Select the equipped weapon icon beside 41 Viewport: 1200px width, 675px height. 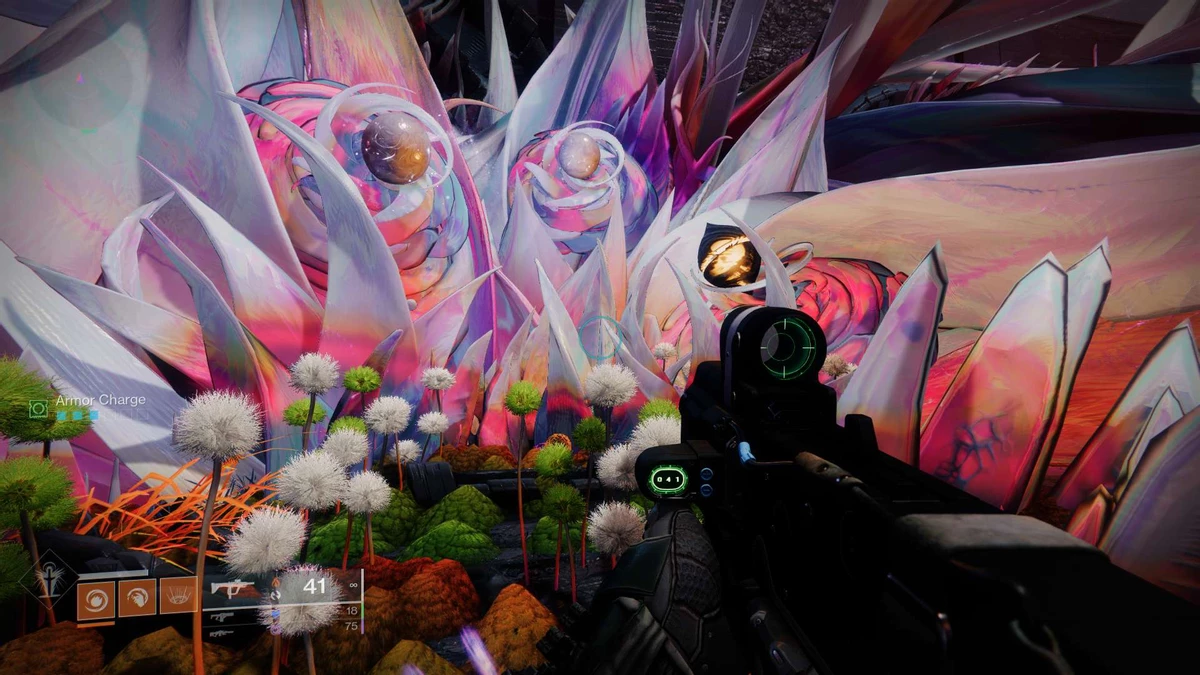point(233,589)
